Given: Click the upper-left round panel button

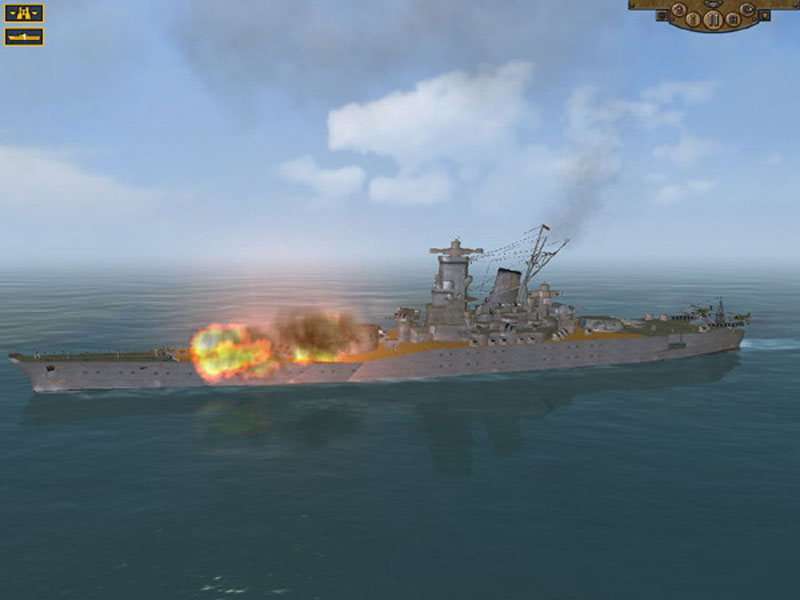Looking at the screenshot, I should pos(679,9).
